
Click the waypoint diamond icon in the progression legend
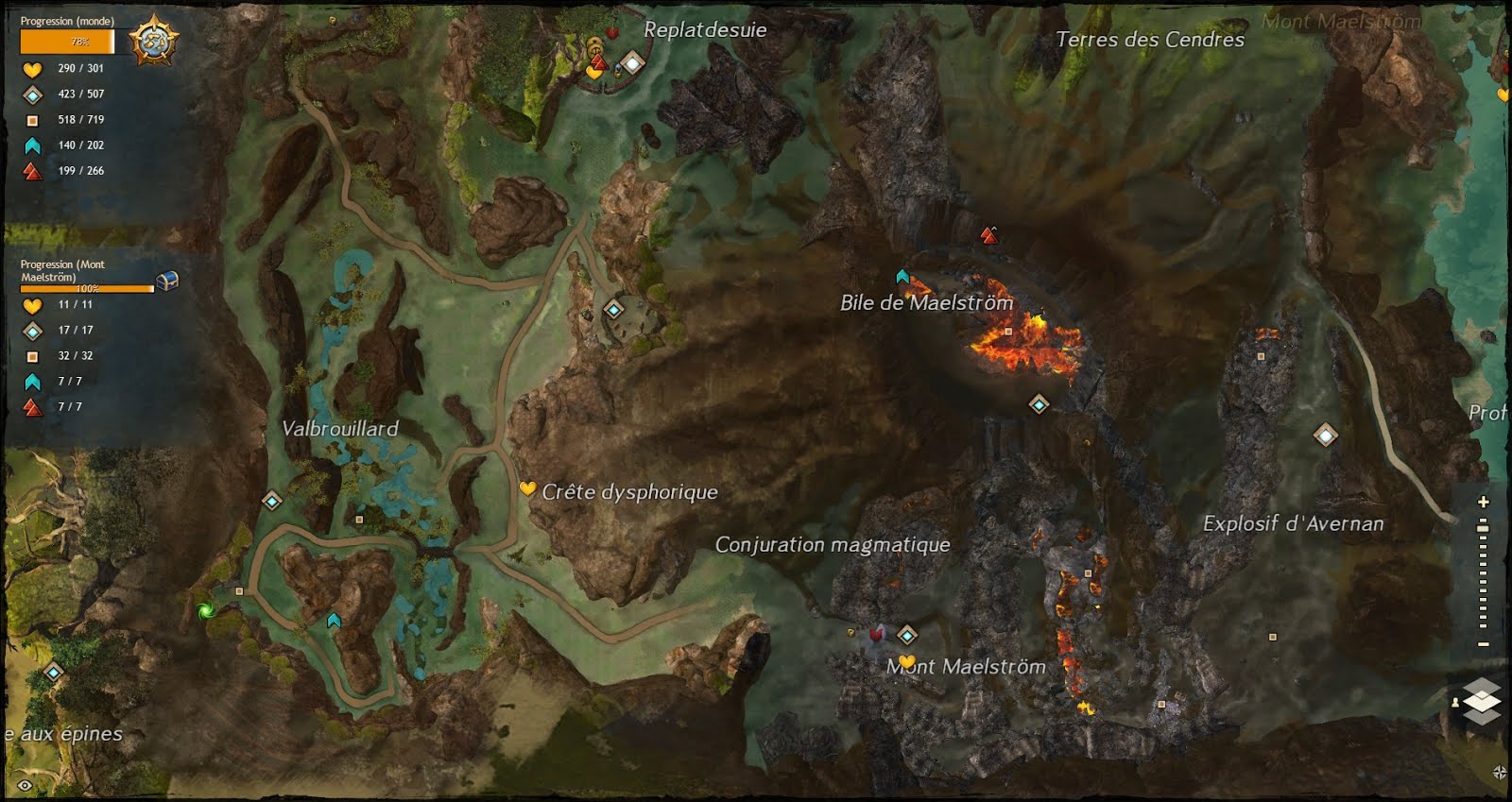pos(31,94)
